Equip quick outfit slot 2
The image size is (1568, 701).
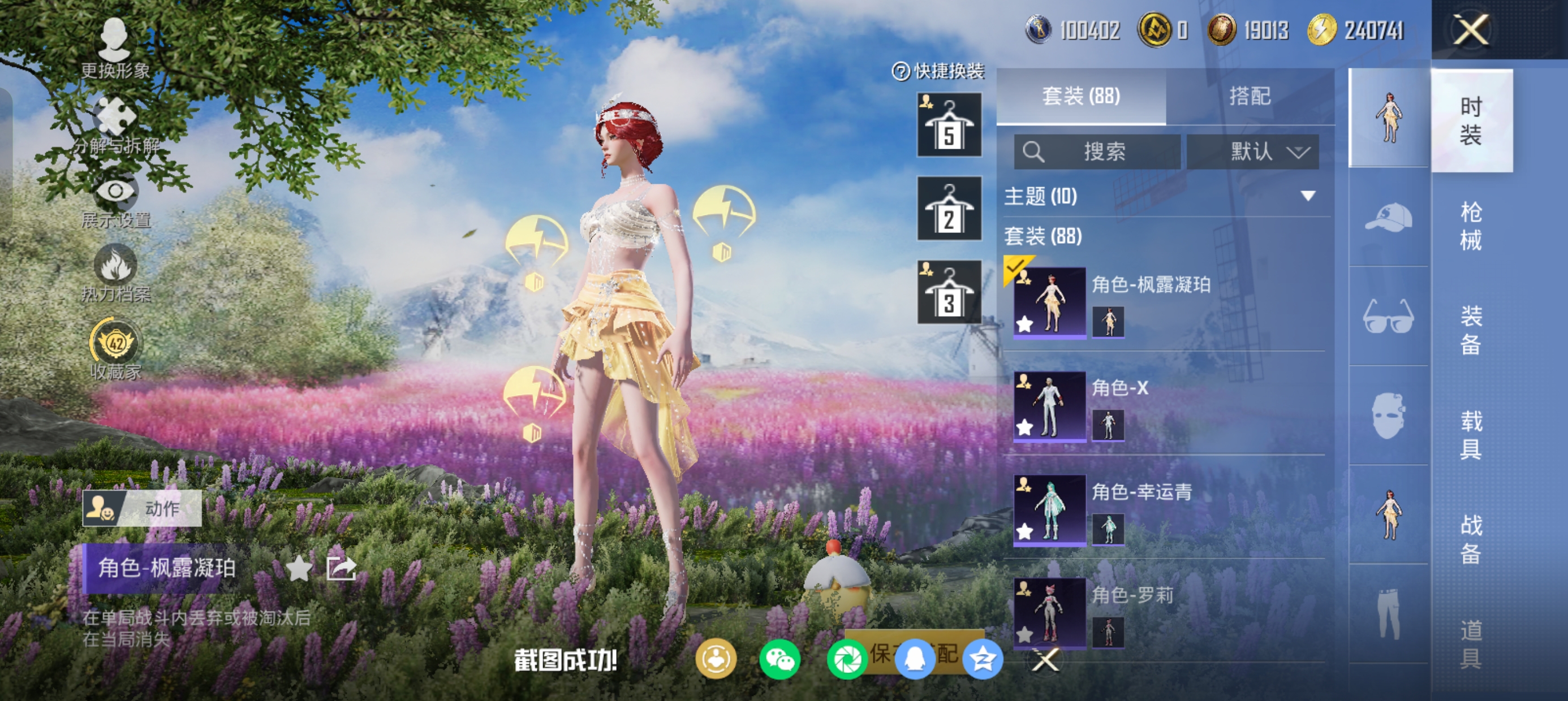pyautogui.click(x=949, y=209)
